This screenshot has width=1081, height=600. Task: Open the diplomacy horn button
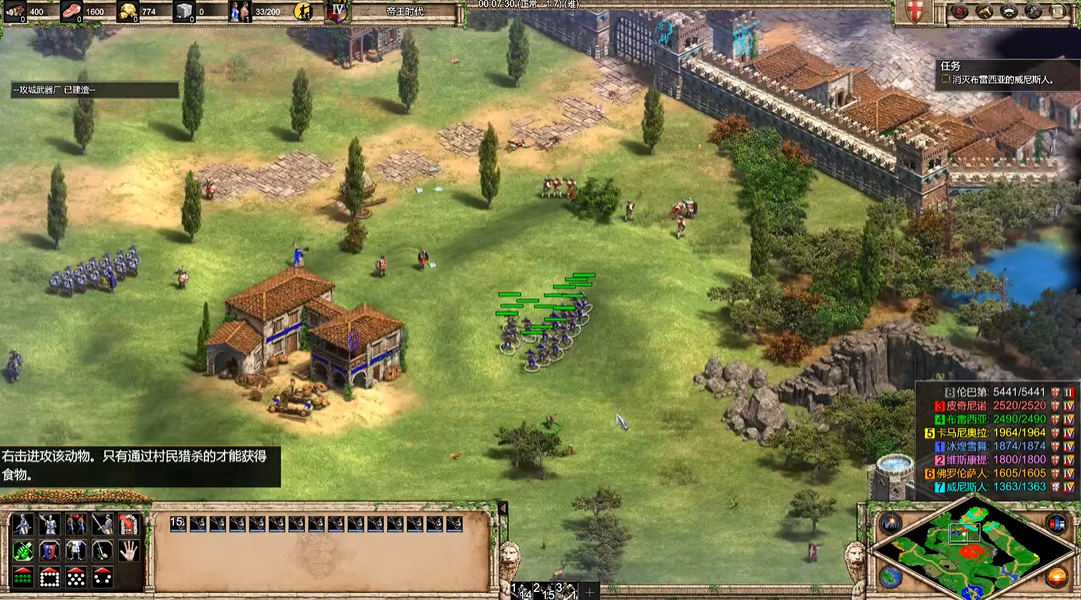point(985,11)
